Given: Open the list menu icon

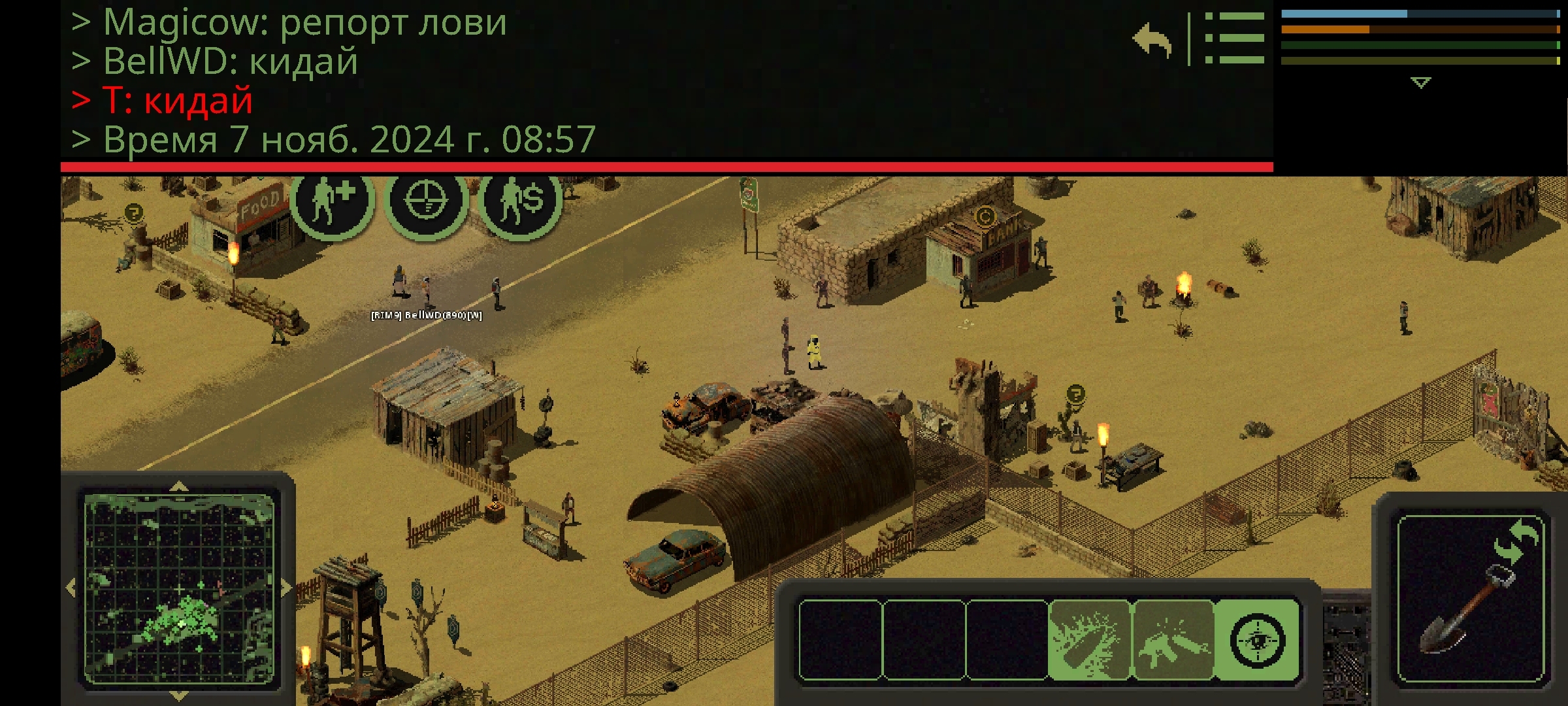Looking at the screenshot, I should pos(1234,38).
